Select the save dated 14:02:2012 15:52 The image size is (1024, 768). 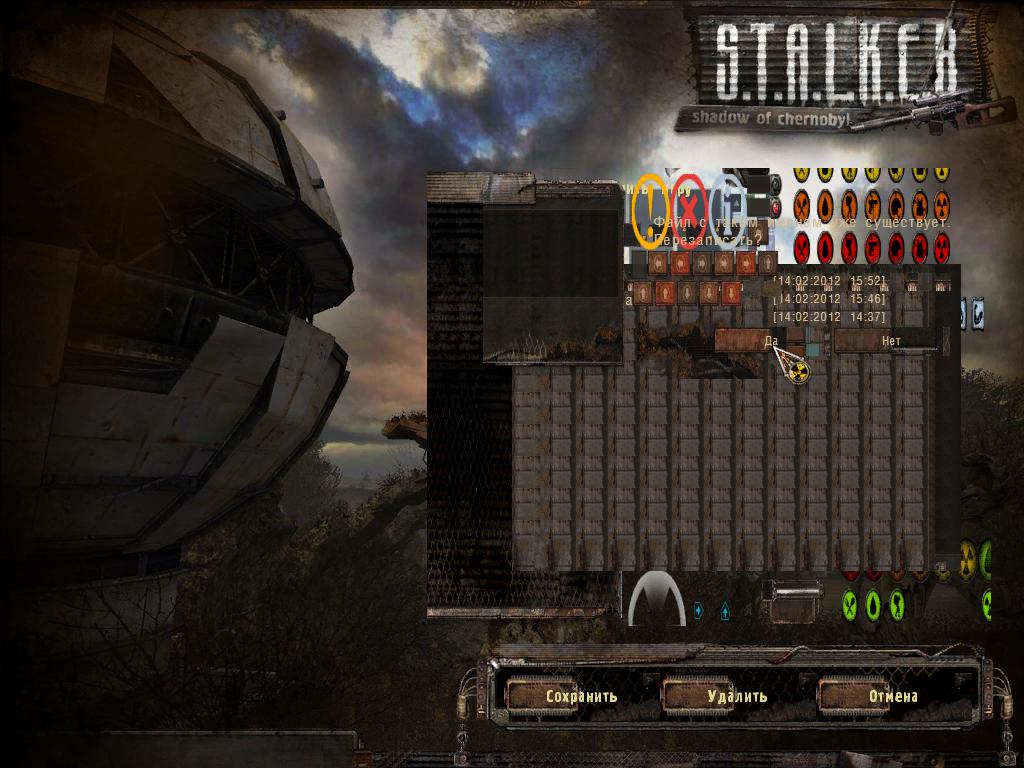point(831,281)
